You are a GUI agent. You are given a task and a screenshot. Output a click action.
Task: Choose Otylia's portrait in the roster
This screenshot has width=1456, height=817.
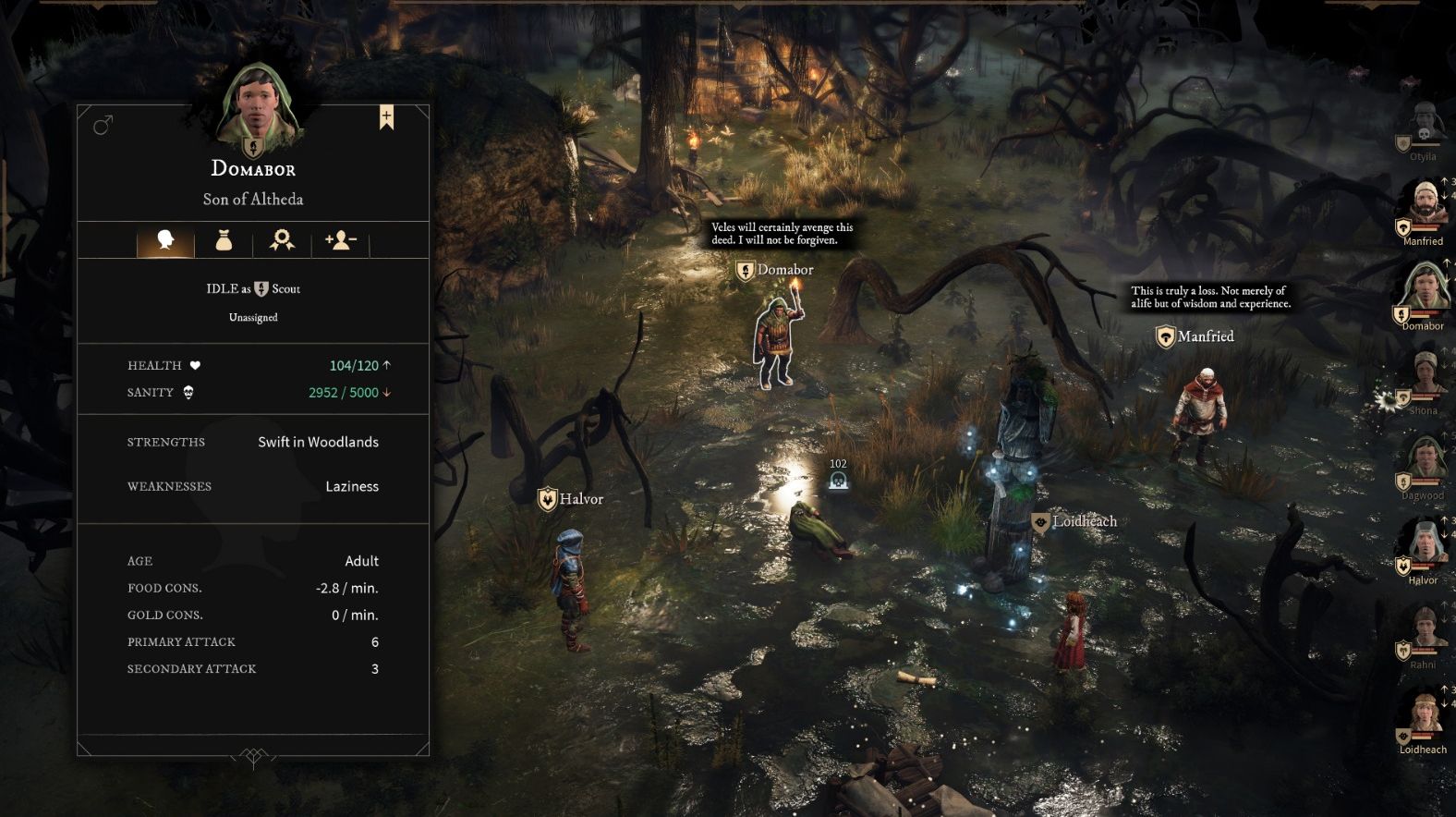point(1424,126)
